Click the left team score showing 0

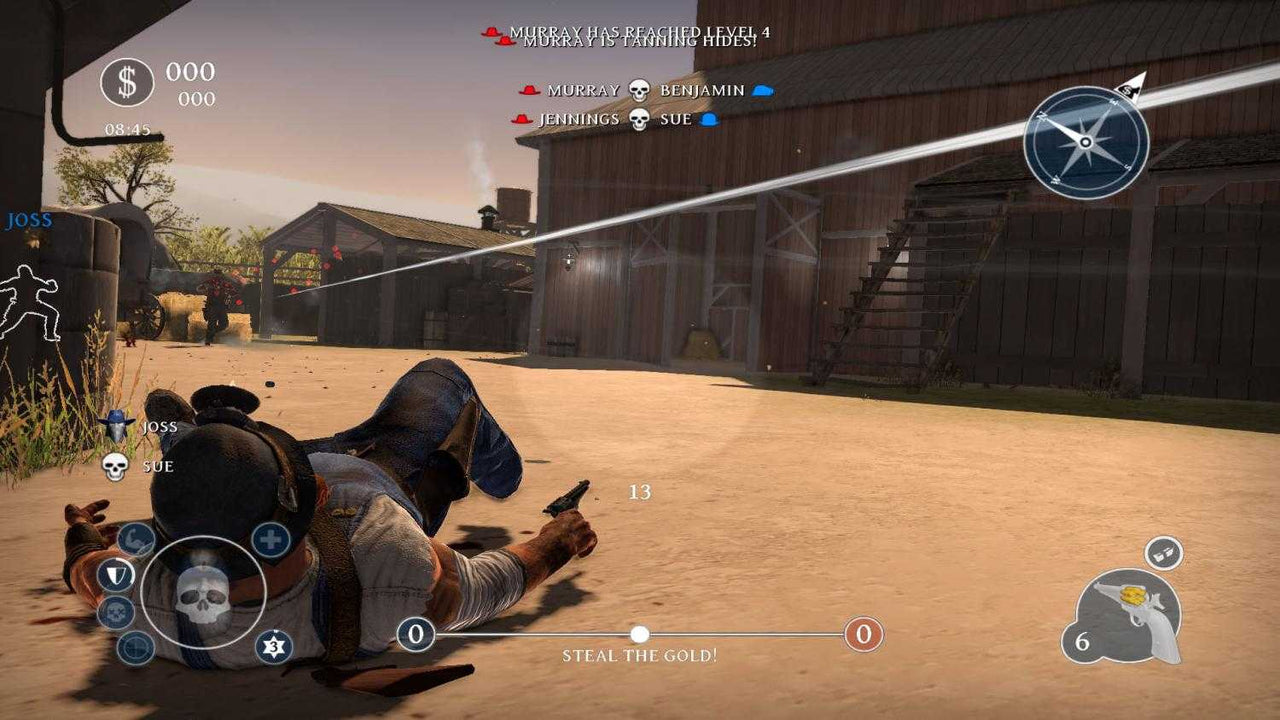click(414, 633)
